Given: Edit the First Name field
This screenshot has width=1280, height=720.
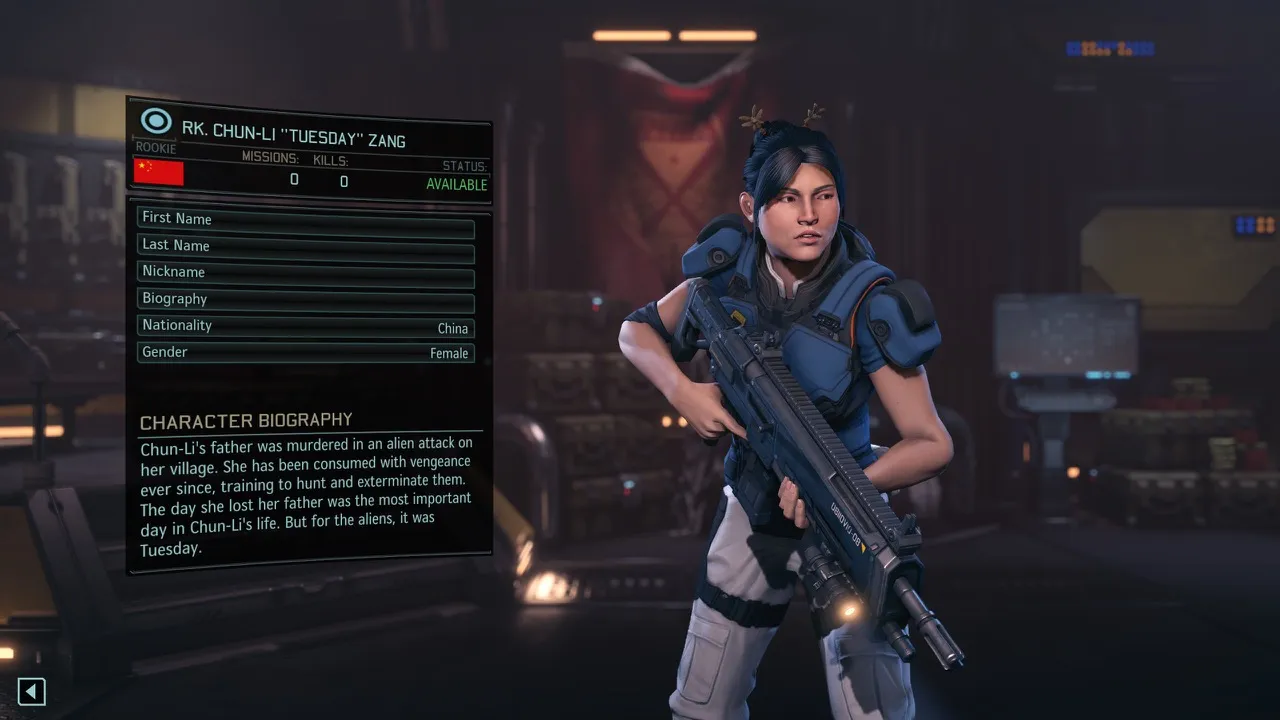Looking at the screenshot, I should [x=305, y=220].
